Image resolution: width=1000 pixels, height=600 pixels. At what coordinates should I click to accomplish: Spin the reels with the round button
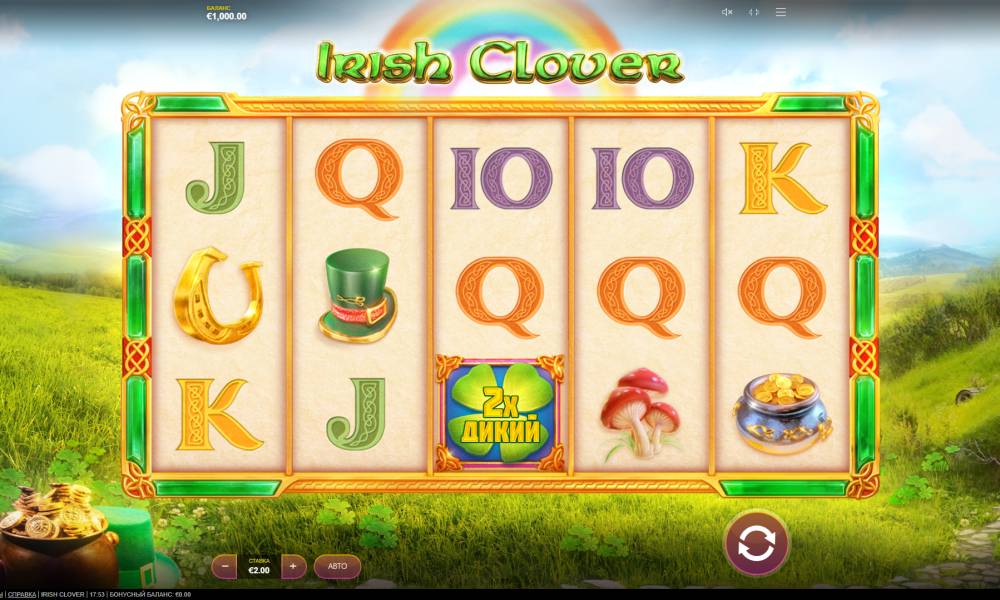756,543
